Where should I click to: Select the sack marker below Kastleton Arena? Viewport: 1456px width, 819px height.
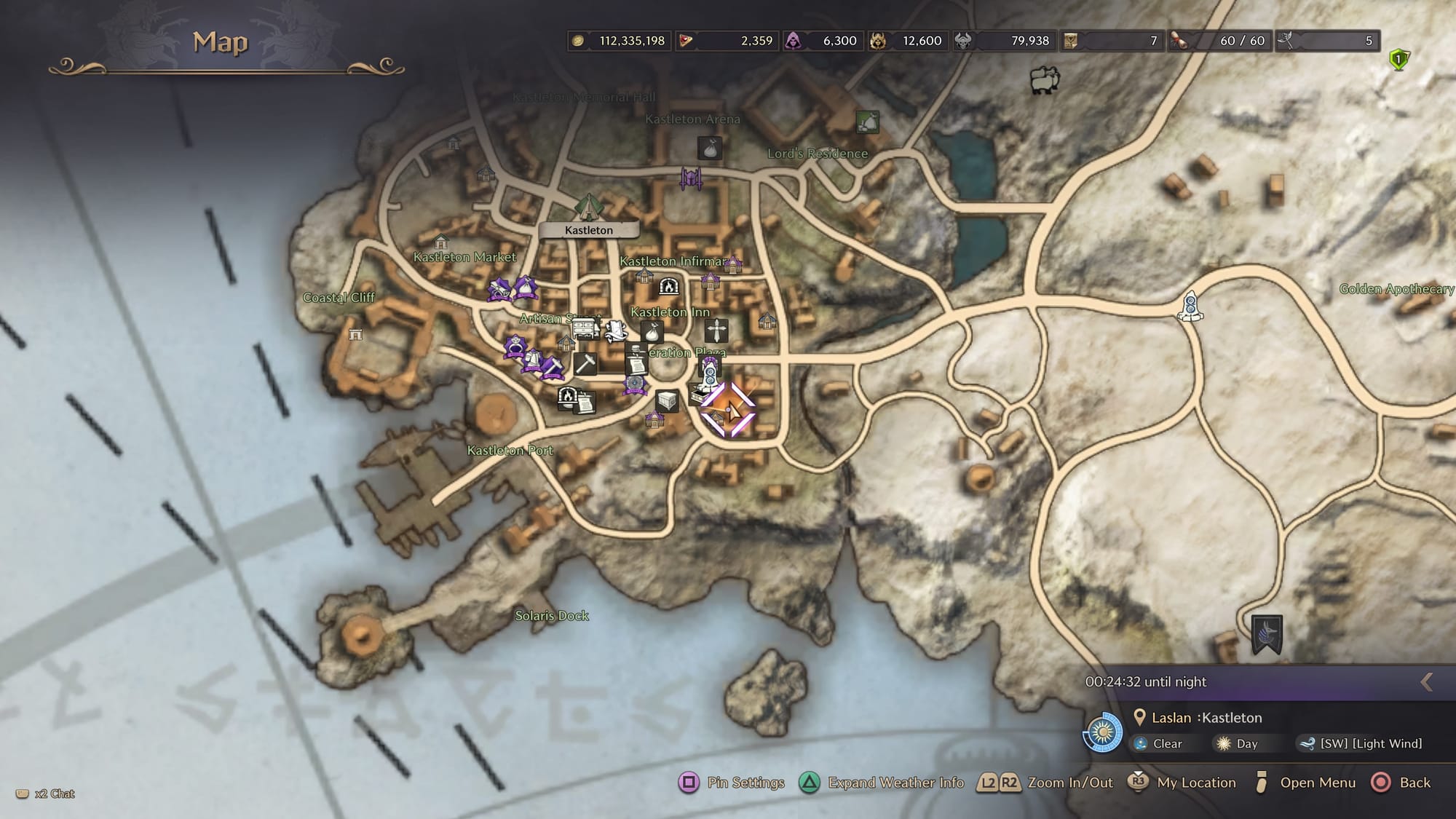[x=711, y=149]
